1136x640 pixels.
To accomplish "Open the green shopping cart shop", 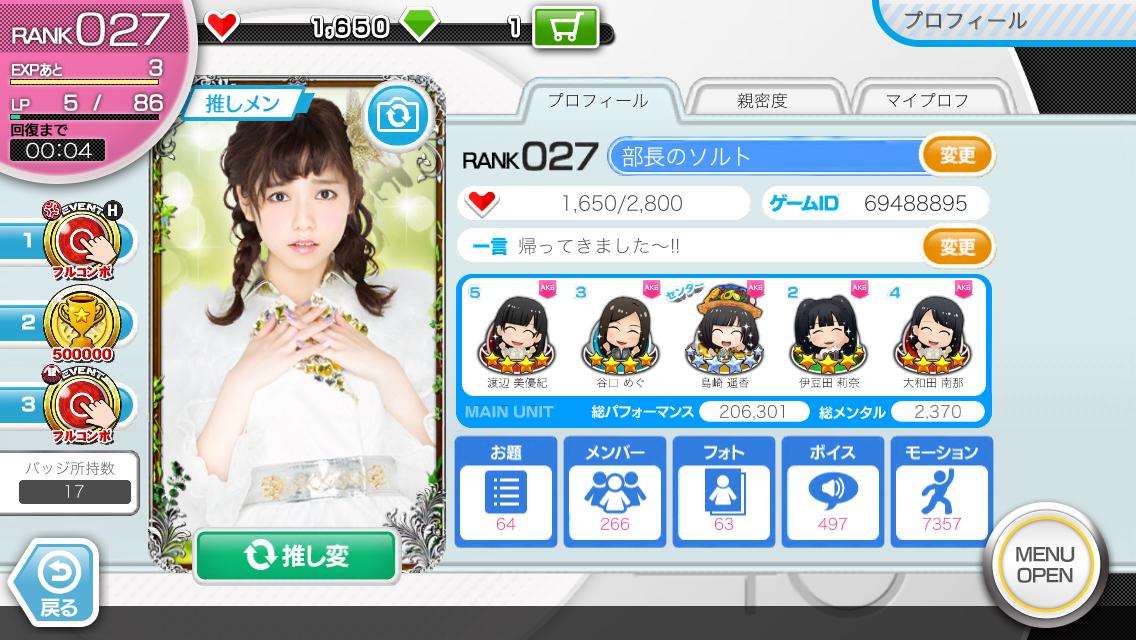I will click(x=565, y=27).
